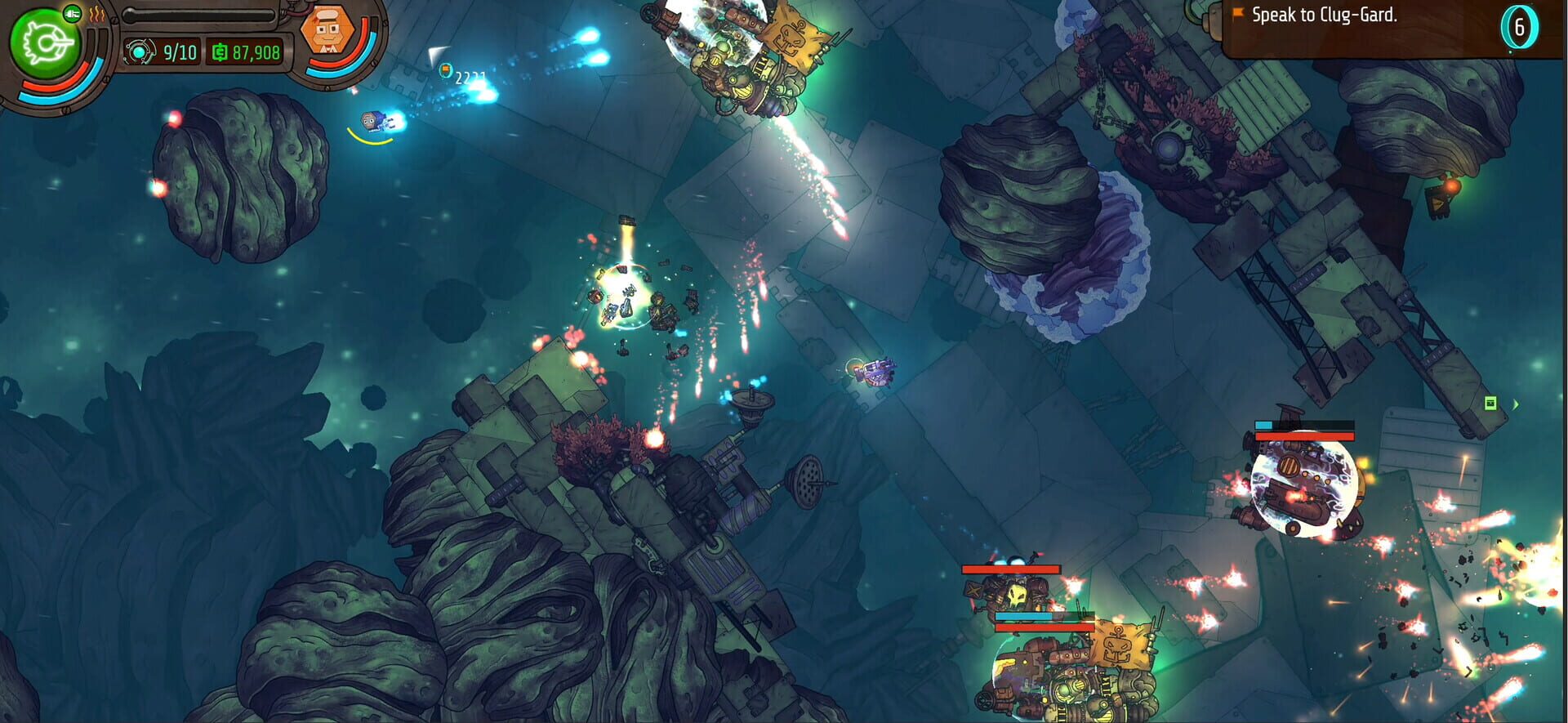Image resolution: width=1568 pixels, height=723 pixels.
Task: Click the green shop waypoint icon near the right edge
Action: 1490,403
